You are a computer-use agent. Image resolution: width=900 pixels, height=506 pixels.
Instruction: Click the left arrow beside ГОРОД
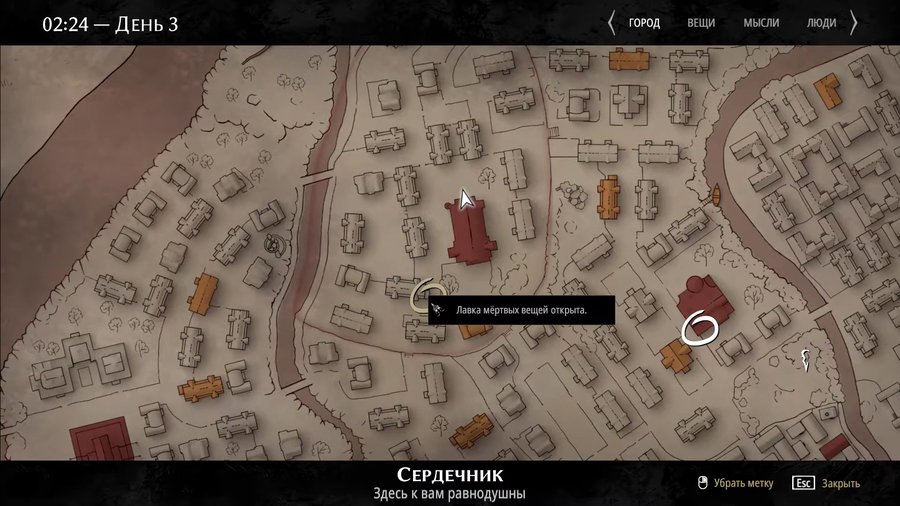click(611, 23)
